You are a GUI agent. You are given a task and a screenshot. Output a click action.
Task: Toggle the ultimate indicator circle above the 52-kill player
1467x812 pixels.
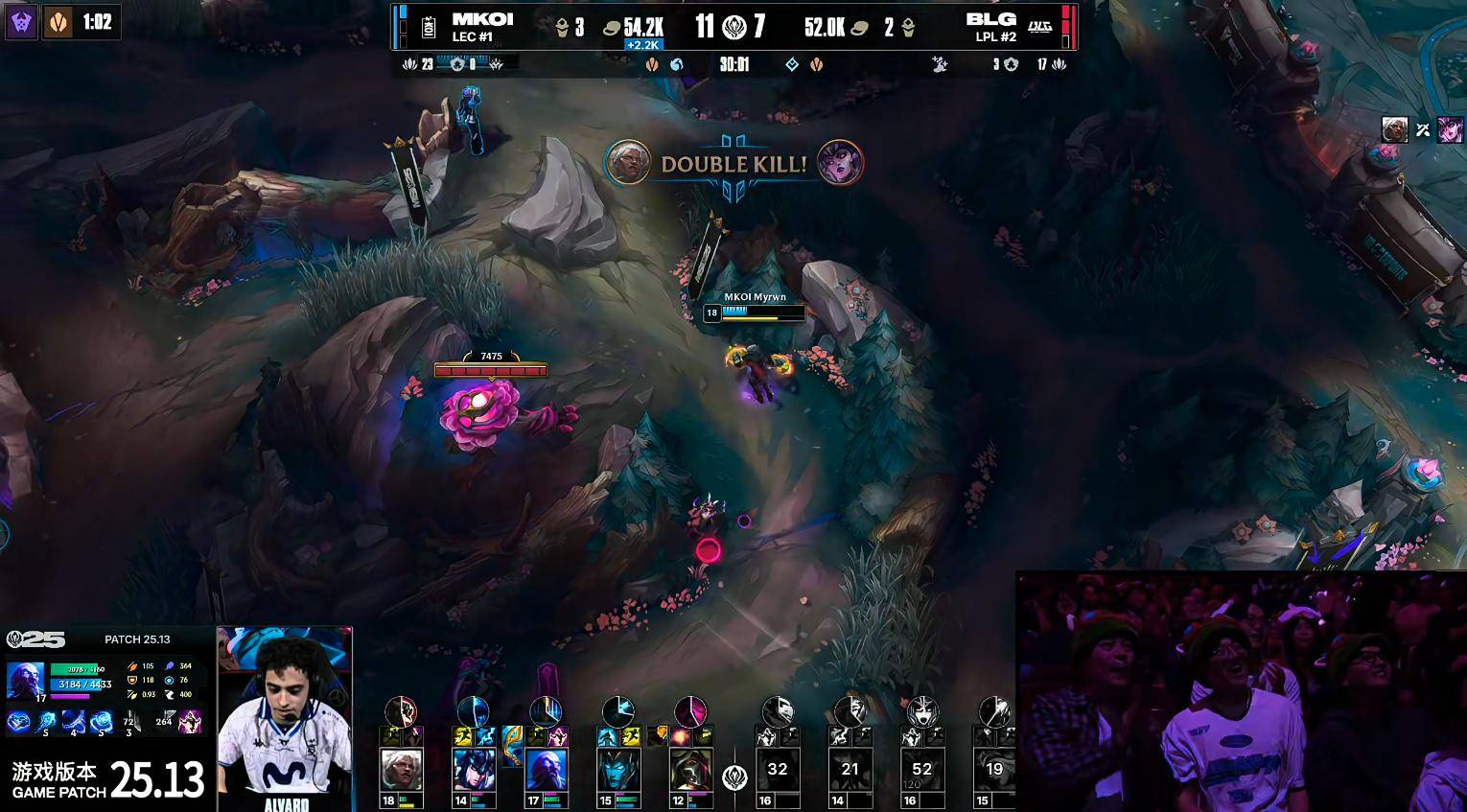pos(922,712)
